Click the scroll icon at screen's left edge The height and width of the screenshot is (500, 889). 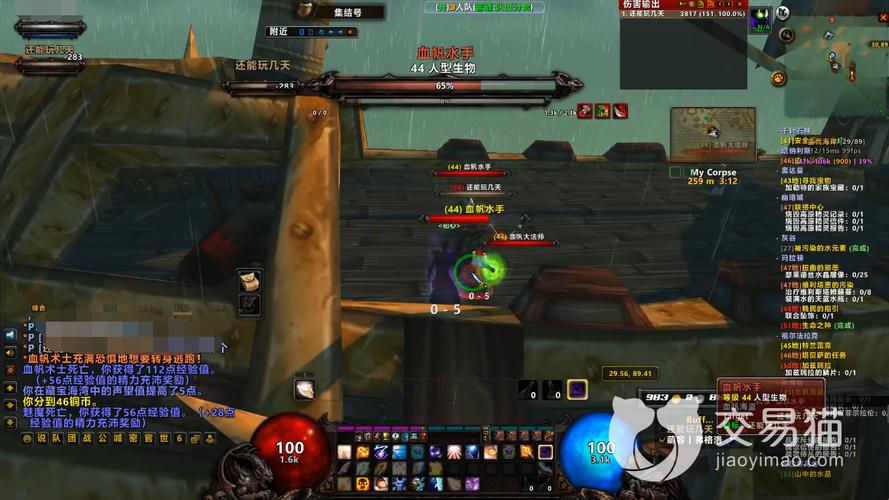point(248,280)
